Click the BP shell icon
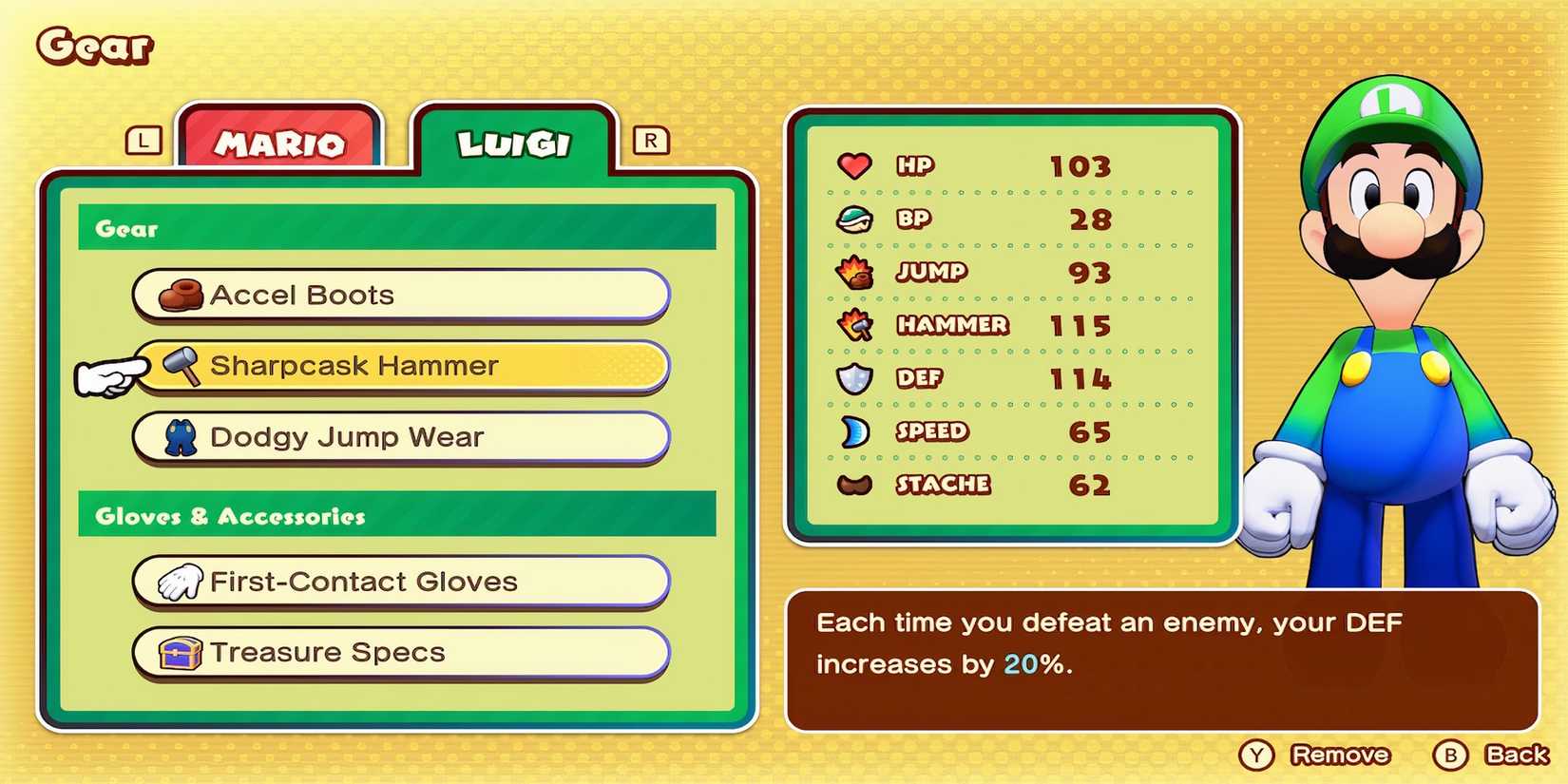This screenshot has height=784, width=1568. 854,219
